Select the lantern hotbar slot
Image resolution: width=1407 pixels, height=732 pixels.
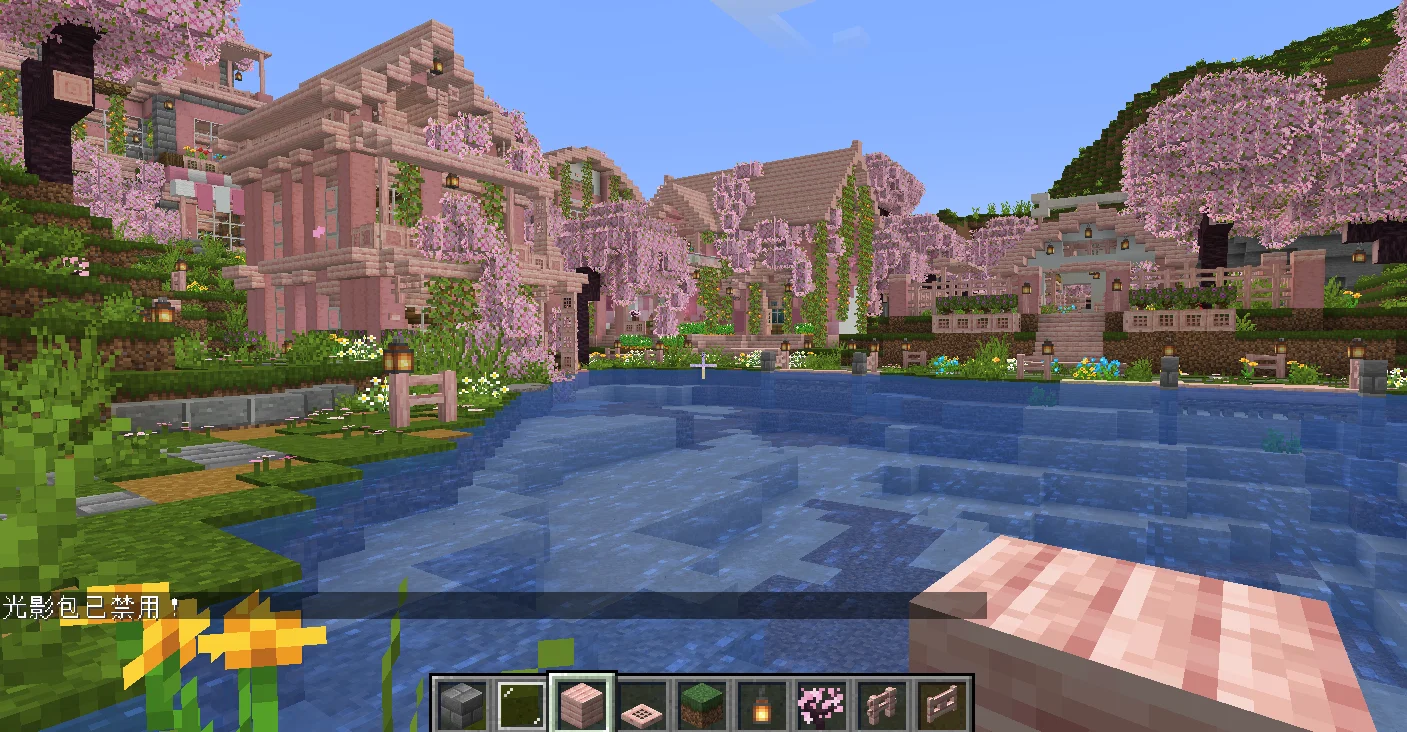[x=762, y=706]
